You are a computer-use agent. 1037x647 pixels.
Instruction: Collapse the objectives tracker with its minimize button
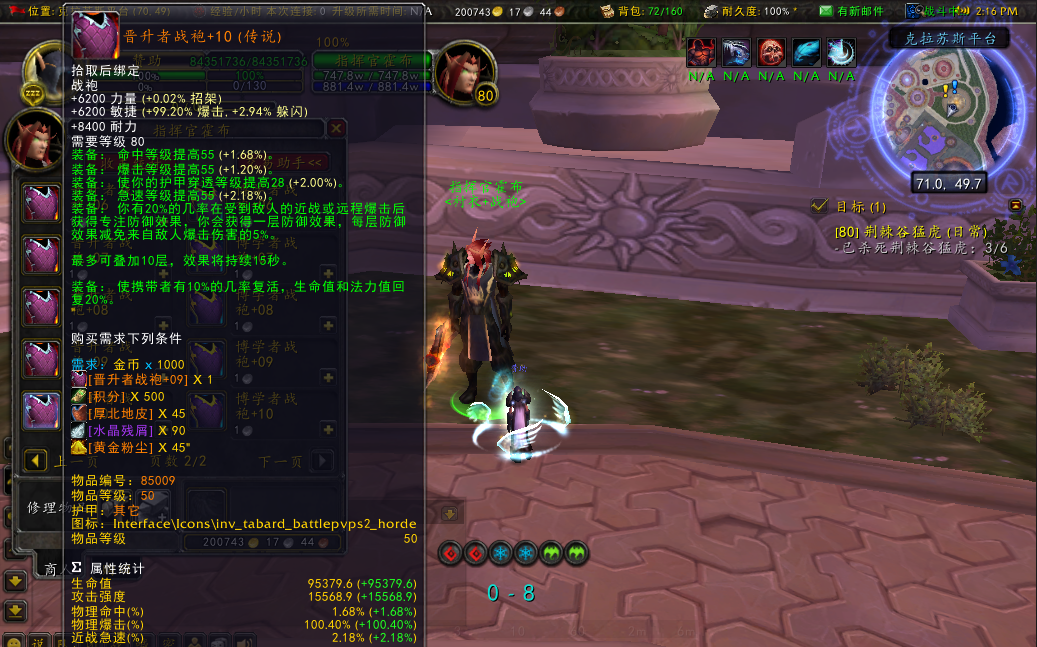tap(1016, 205)
